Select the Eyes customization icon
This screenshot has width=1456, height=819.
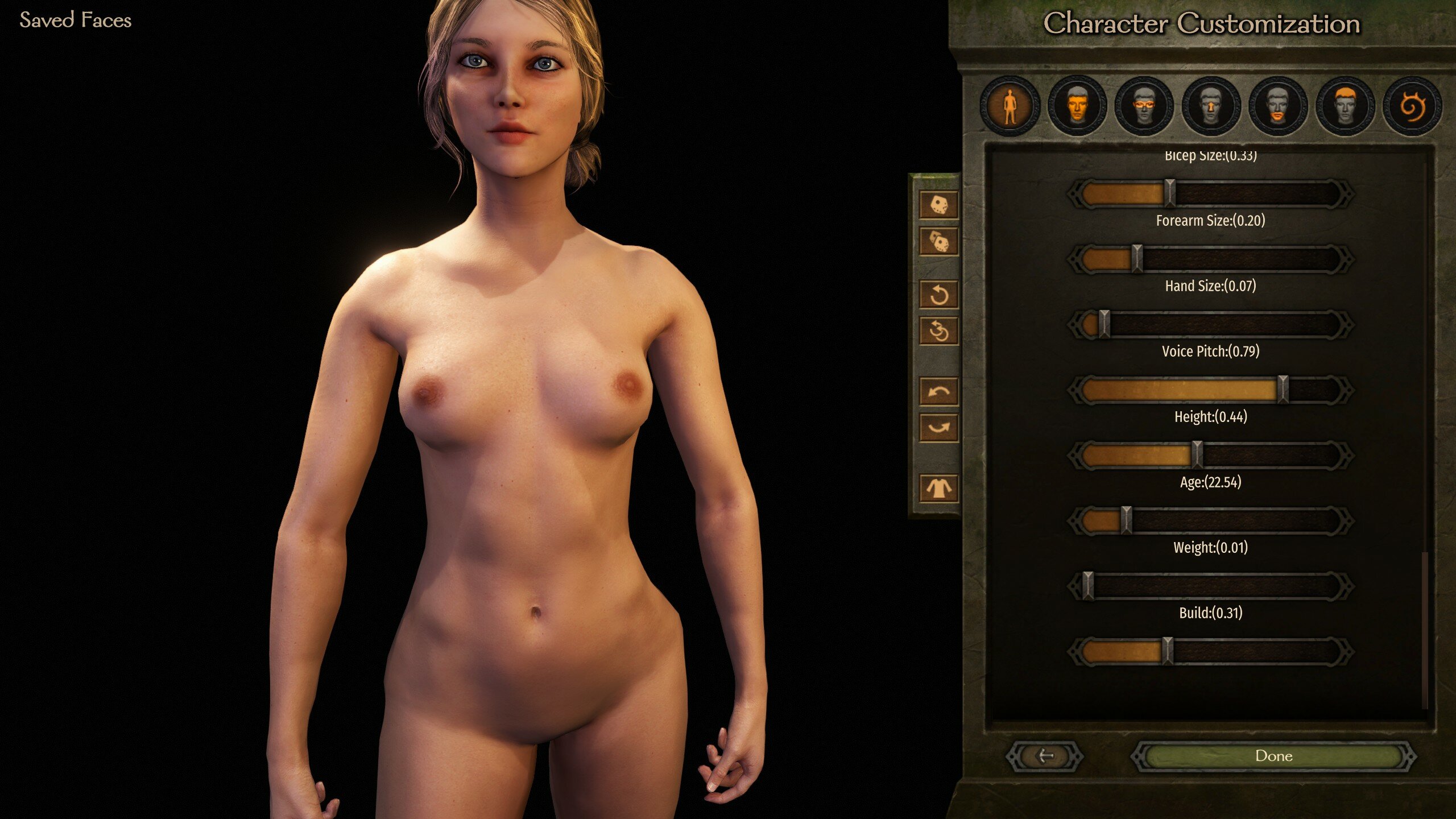click(x=1144, y=108)
